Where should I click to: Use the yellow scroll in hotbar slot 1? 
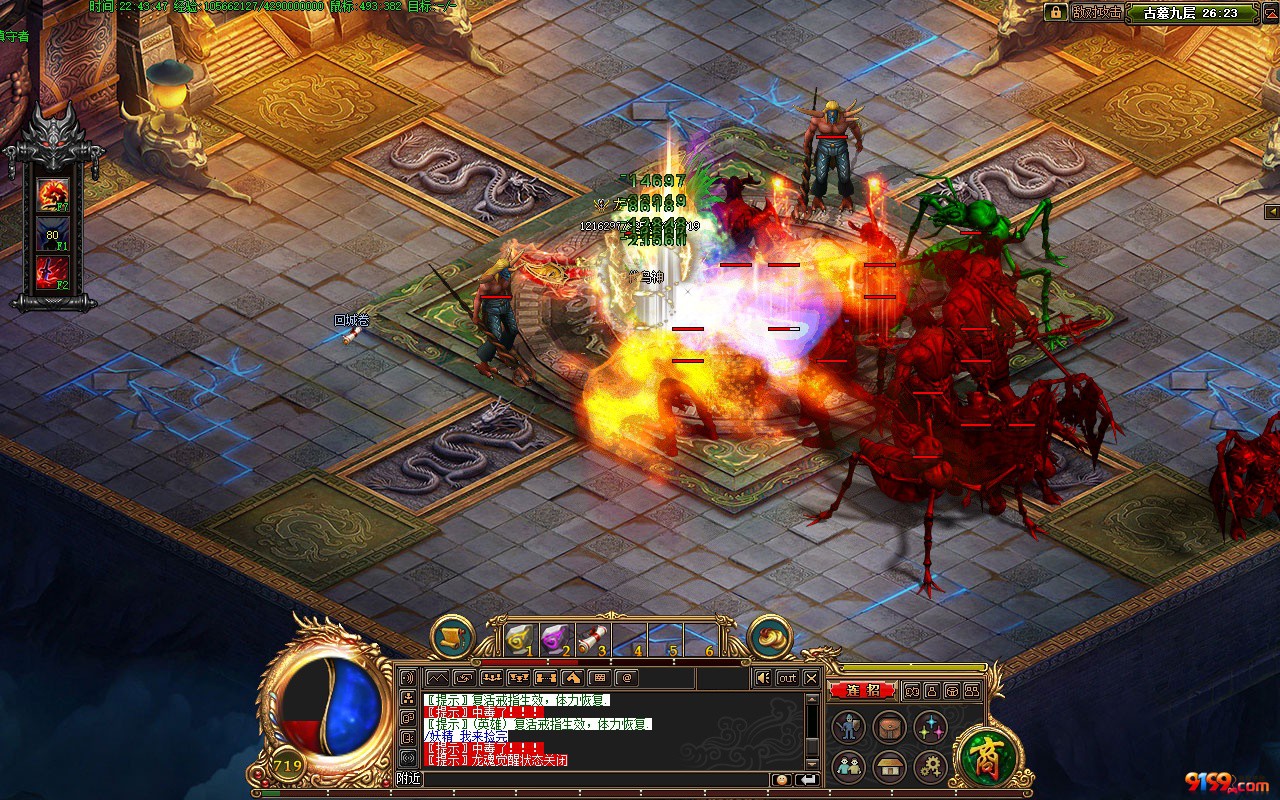pos(519,637)
